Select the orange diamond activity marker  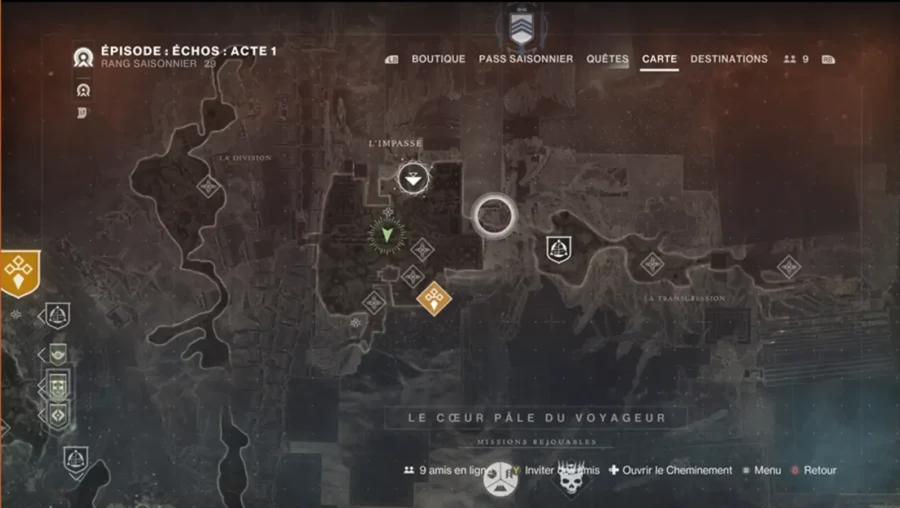point(433,298)
